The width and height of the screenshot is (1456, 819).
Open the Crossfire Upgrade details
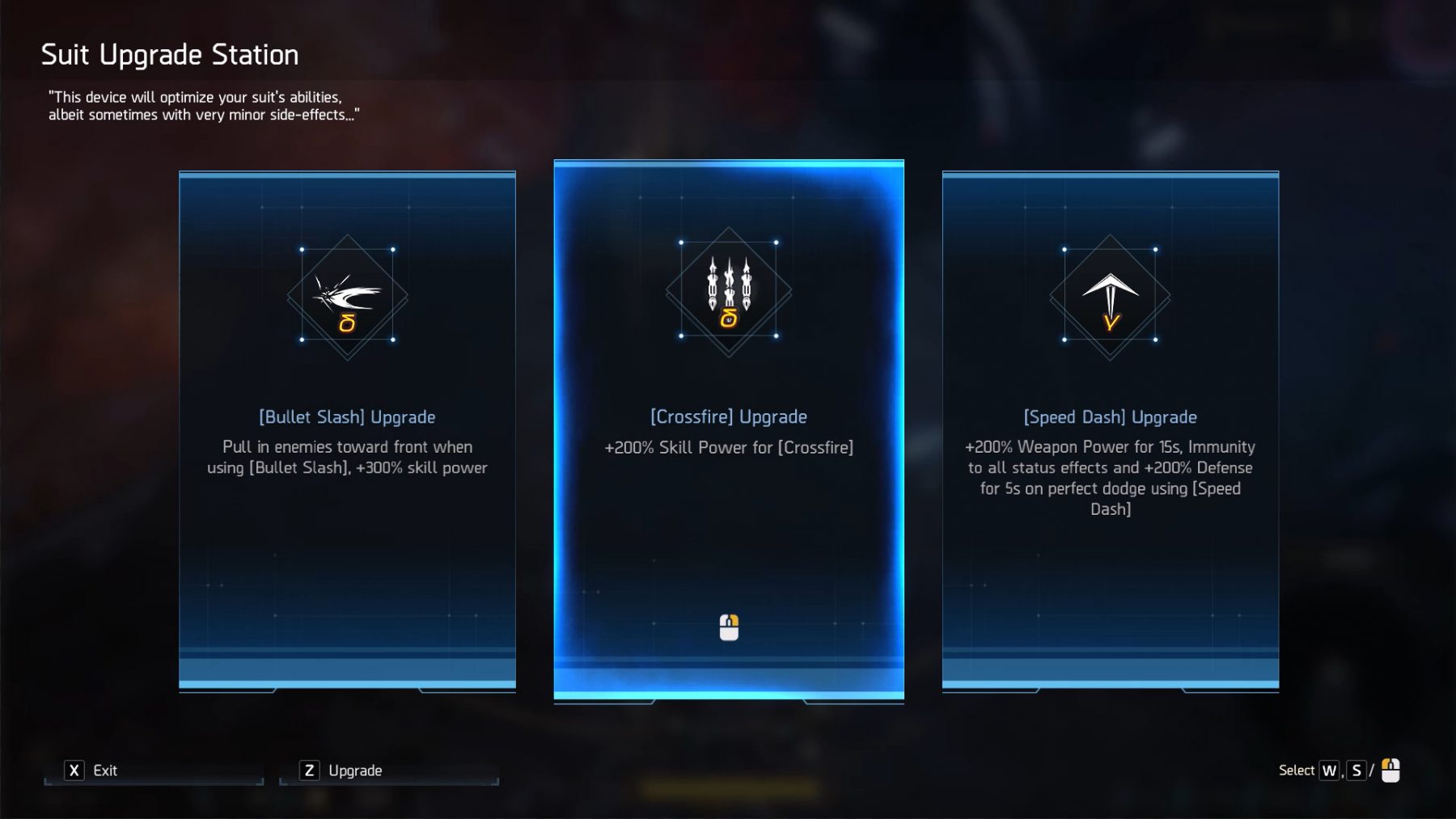pos(727,417)
